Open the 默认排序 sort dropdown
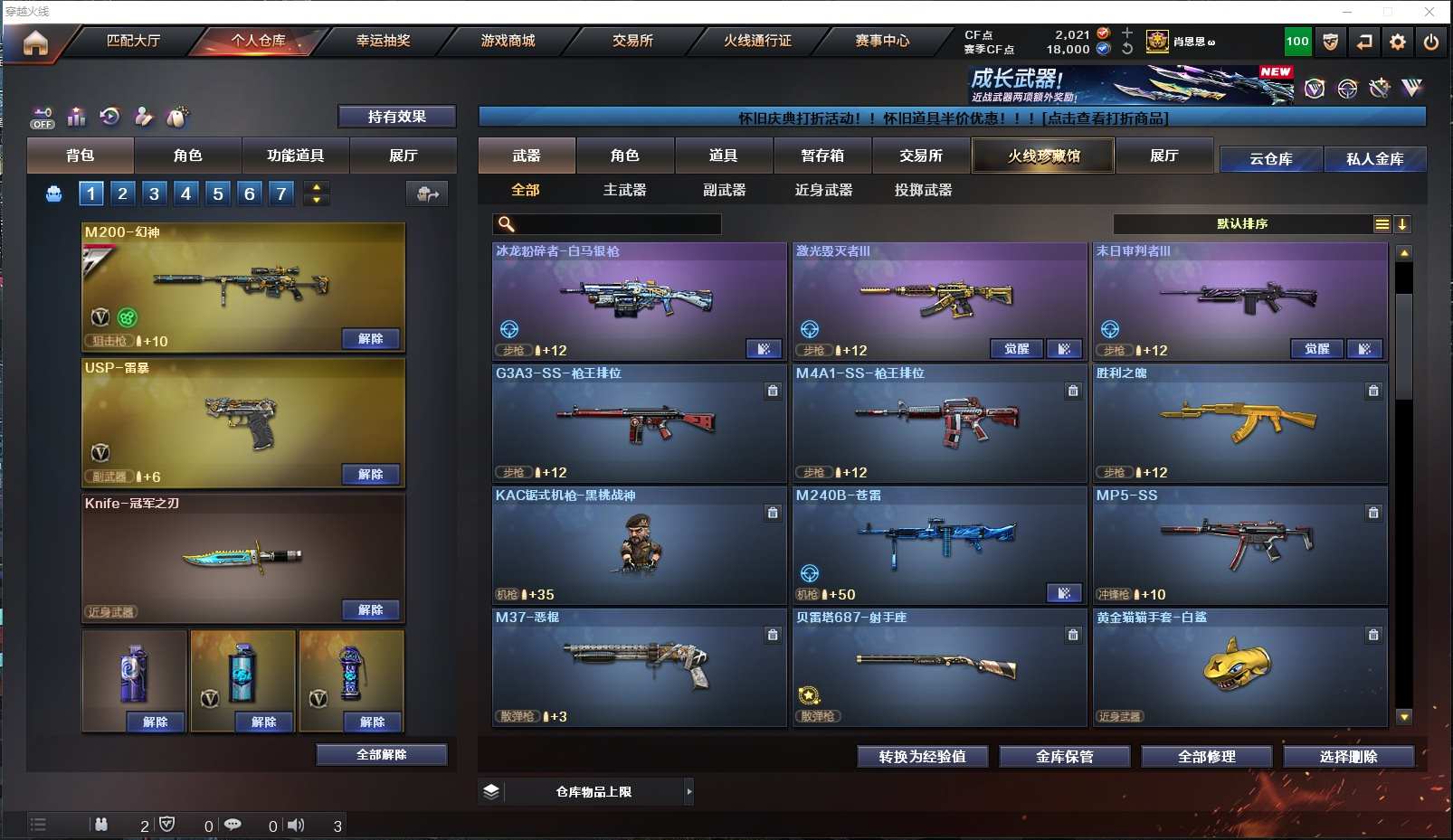The image size is (1453, 840). click(1241, 224)
